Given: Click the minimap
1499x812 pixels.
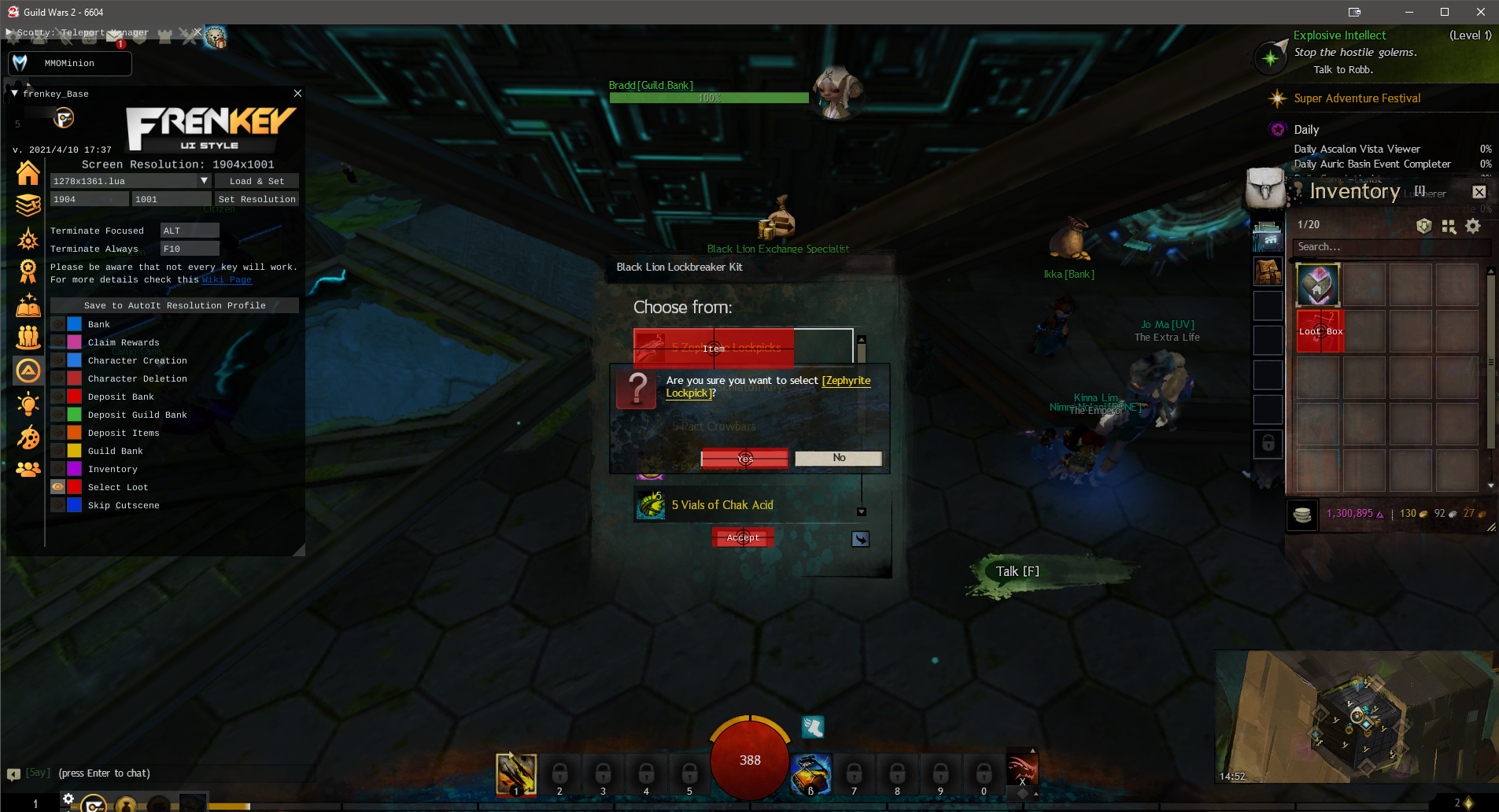Looking at the screenshot, I should 1355,716.
